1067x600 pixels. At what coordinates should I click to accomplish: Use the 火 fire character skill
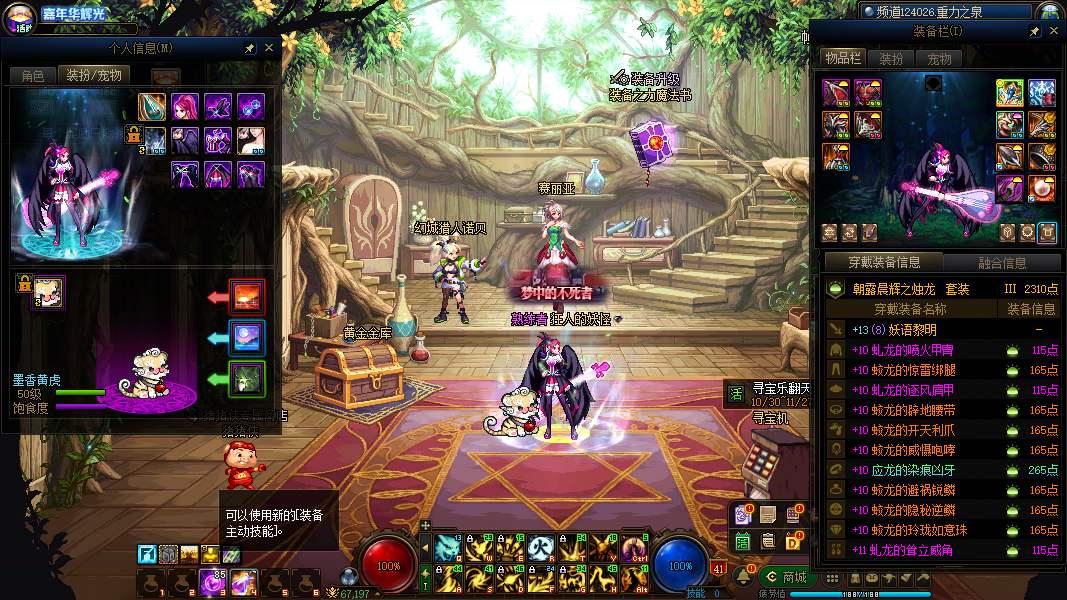542,547
